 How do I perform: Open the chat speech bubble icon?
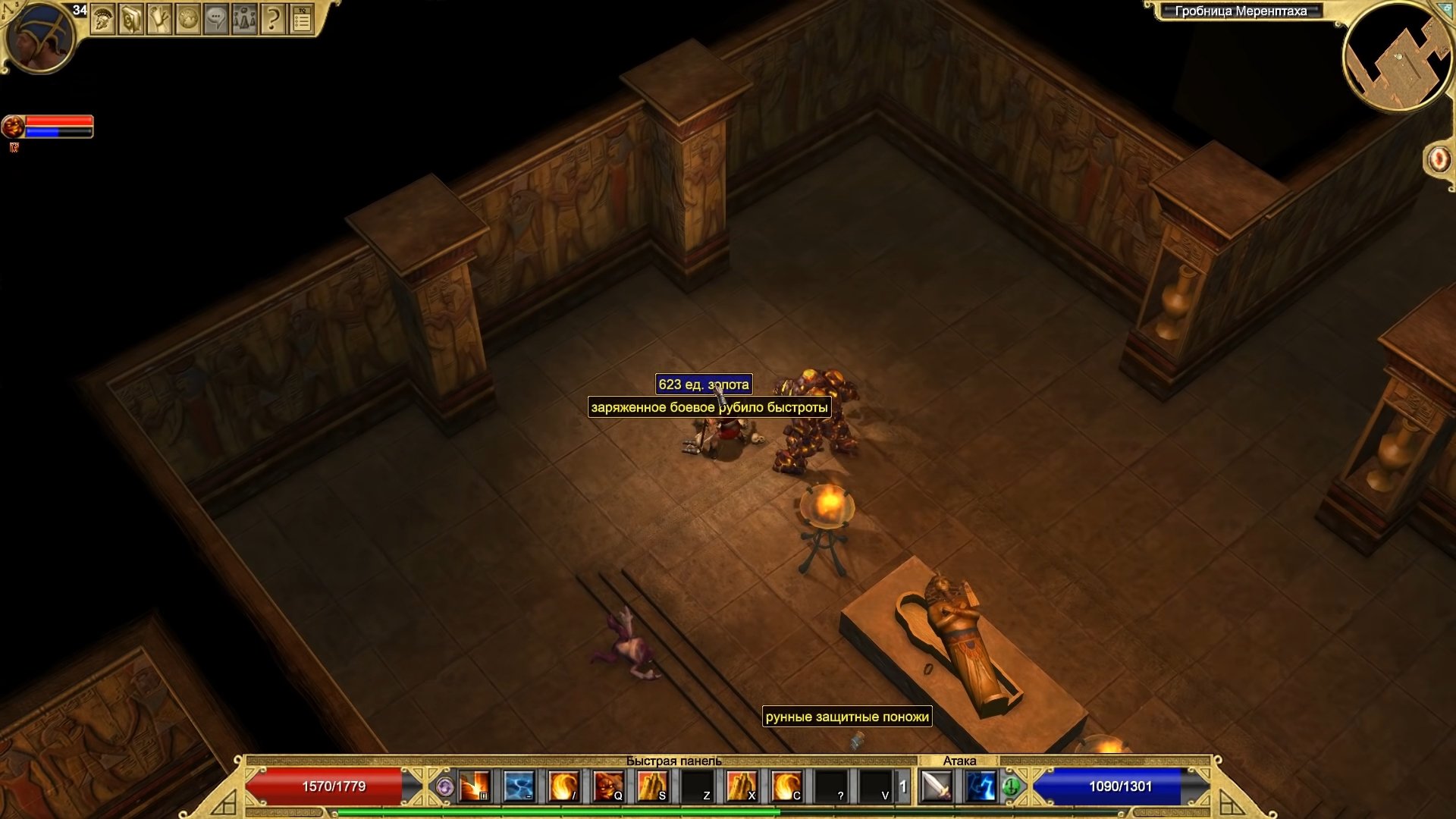(216, 20)
